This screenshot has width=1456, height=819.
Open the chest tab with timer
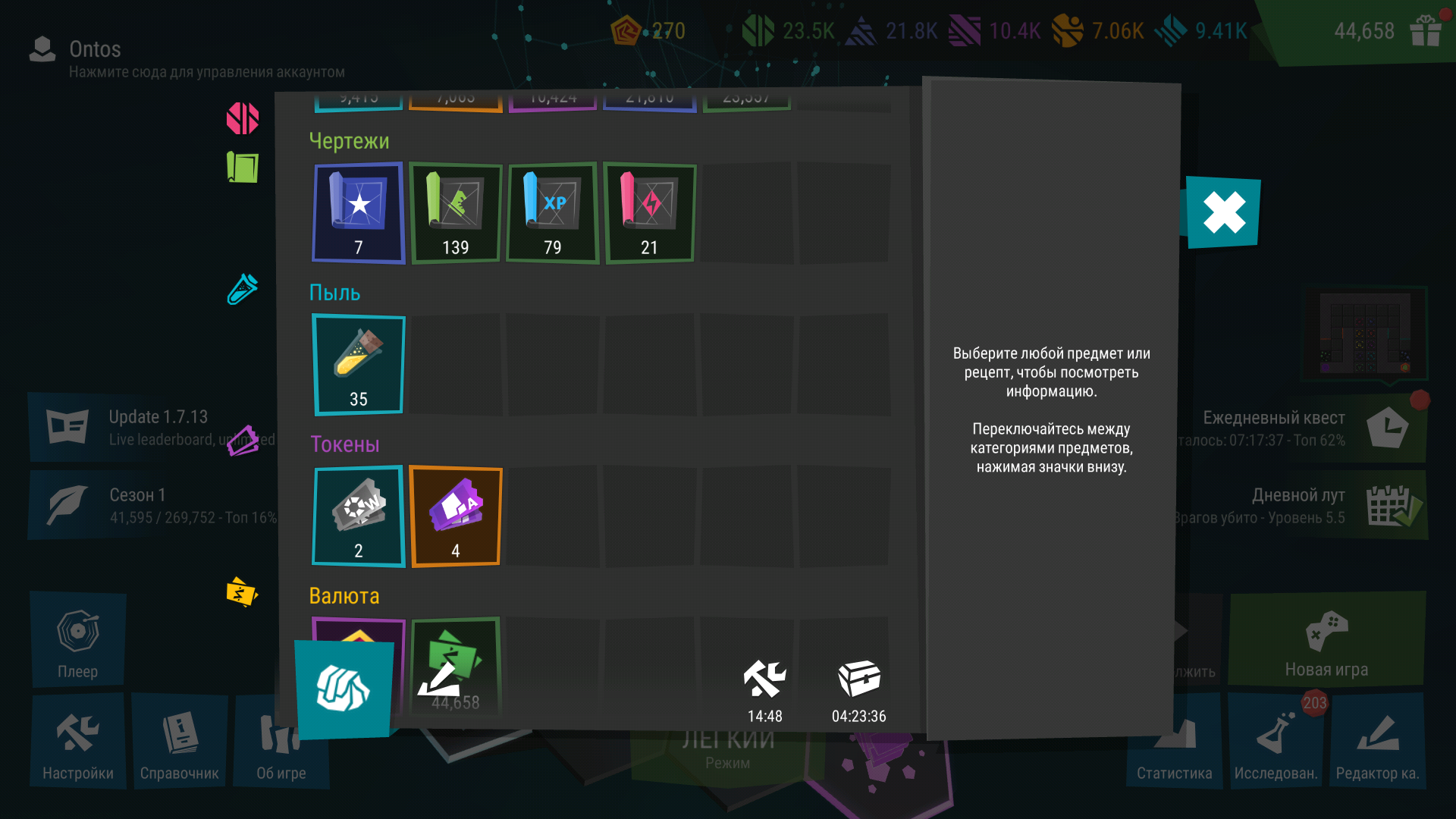coord(859,689)
